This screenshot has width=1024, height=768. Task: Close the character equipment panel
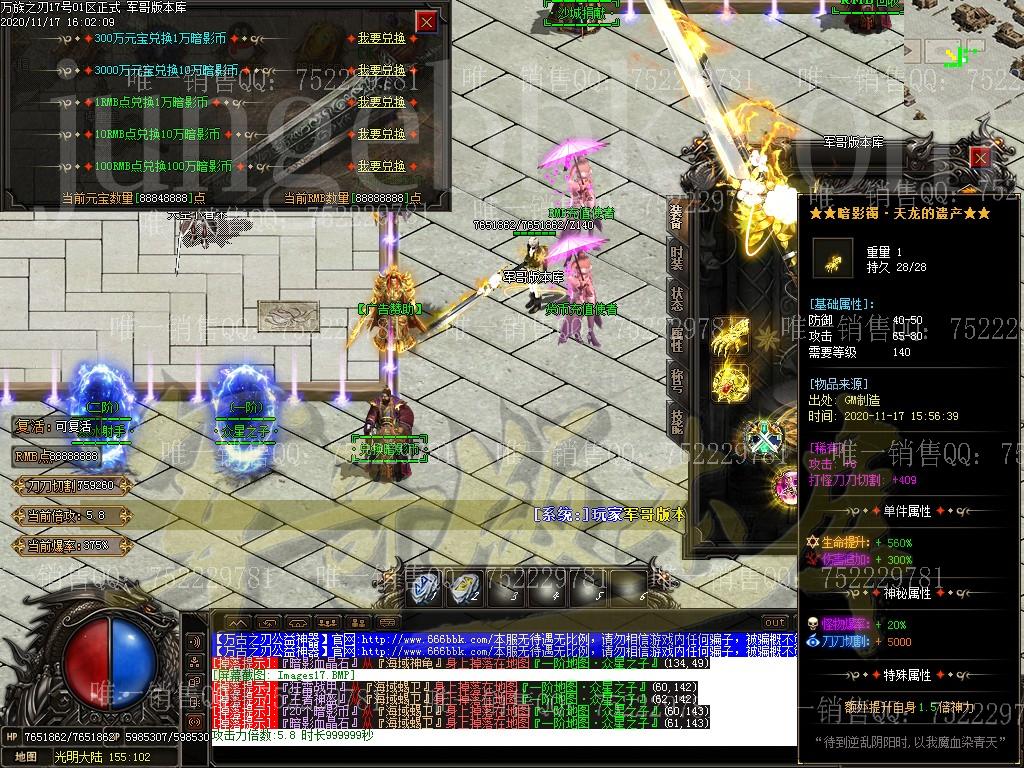click(x=980, y=157)
